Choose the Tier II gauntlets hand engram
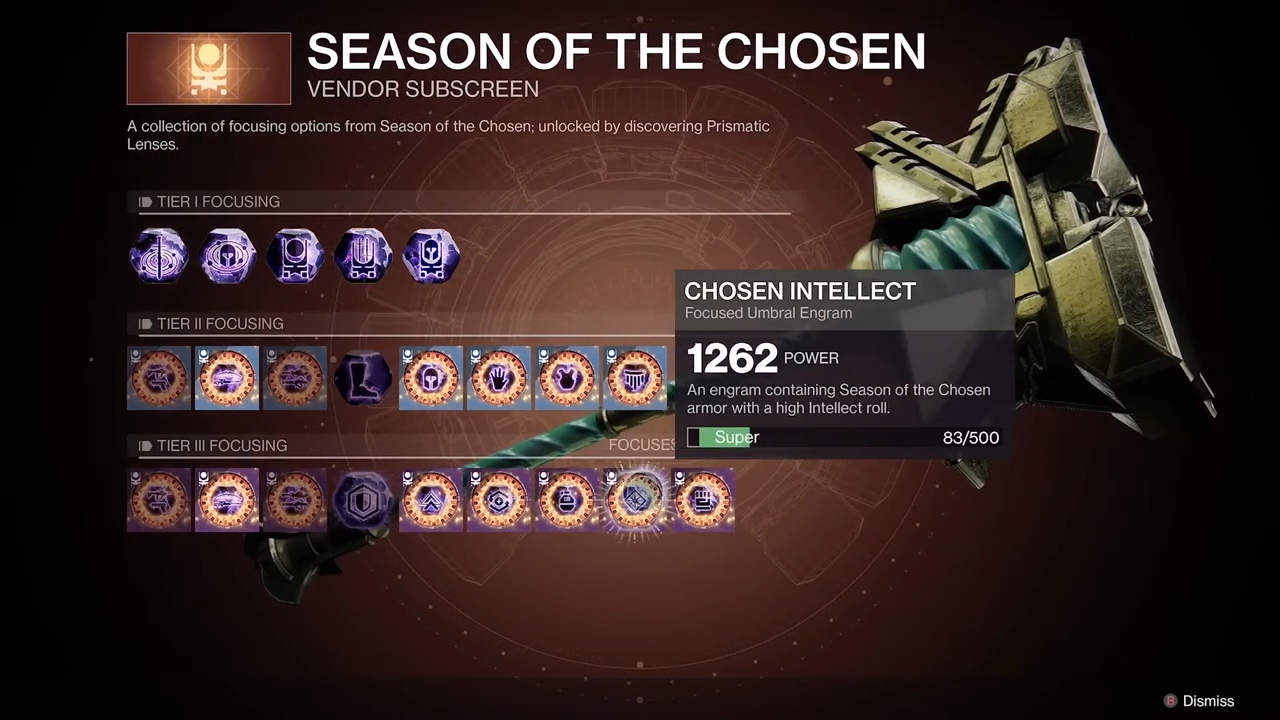1280x720 pixels. pyautogui.click(x=499, y=378)
